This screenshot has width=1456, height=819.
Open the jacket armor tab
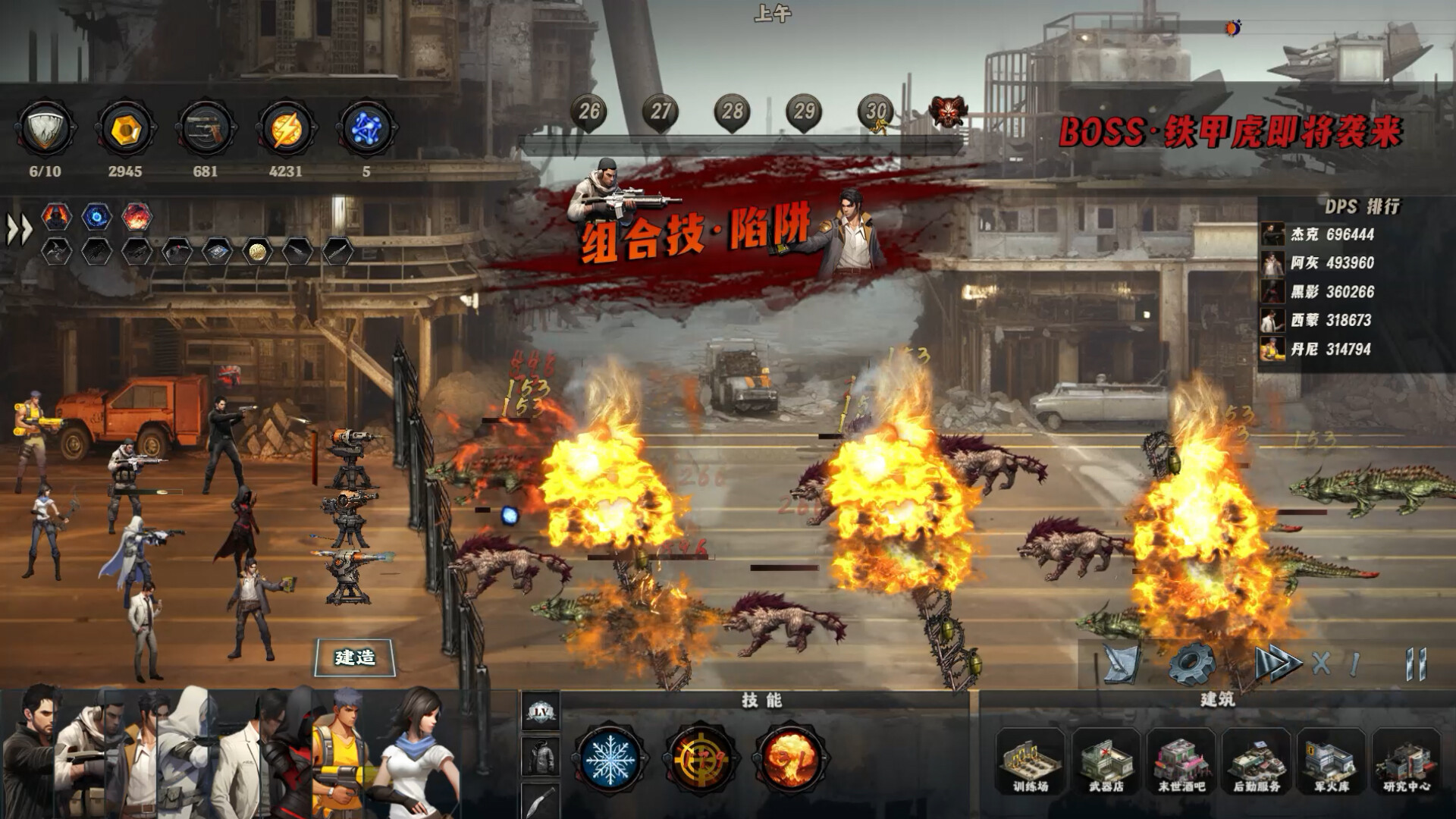[541, 755]
